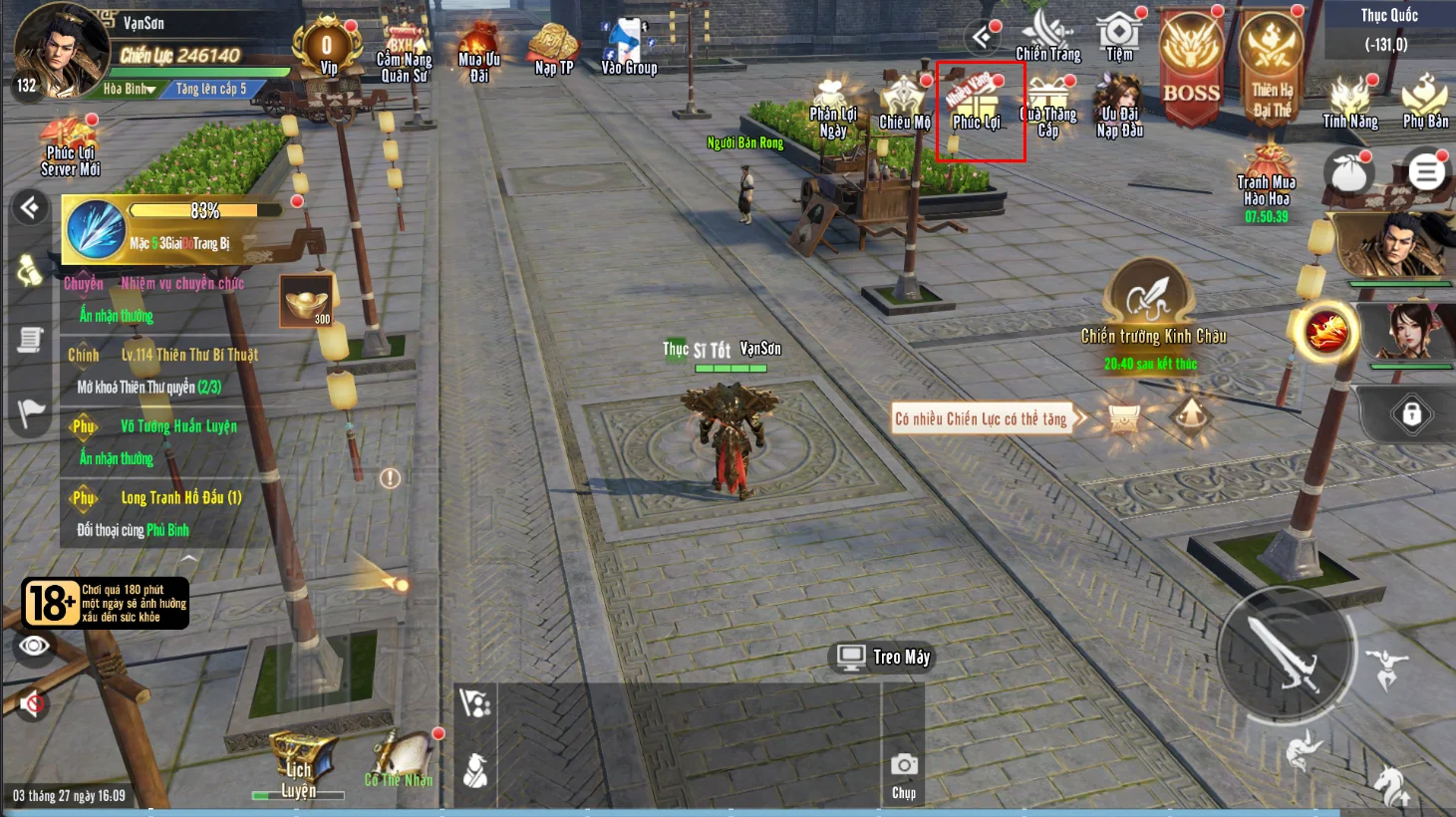Open the Nạp TP recharge shop
The height and width of the screenshot is (817, 1456).
(x=553, y=50)
